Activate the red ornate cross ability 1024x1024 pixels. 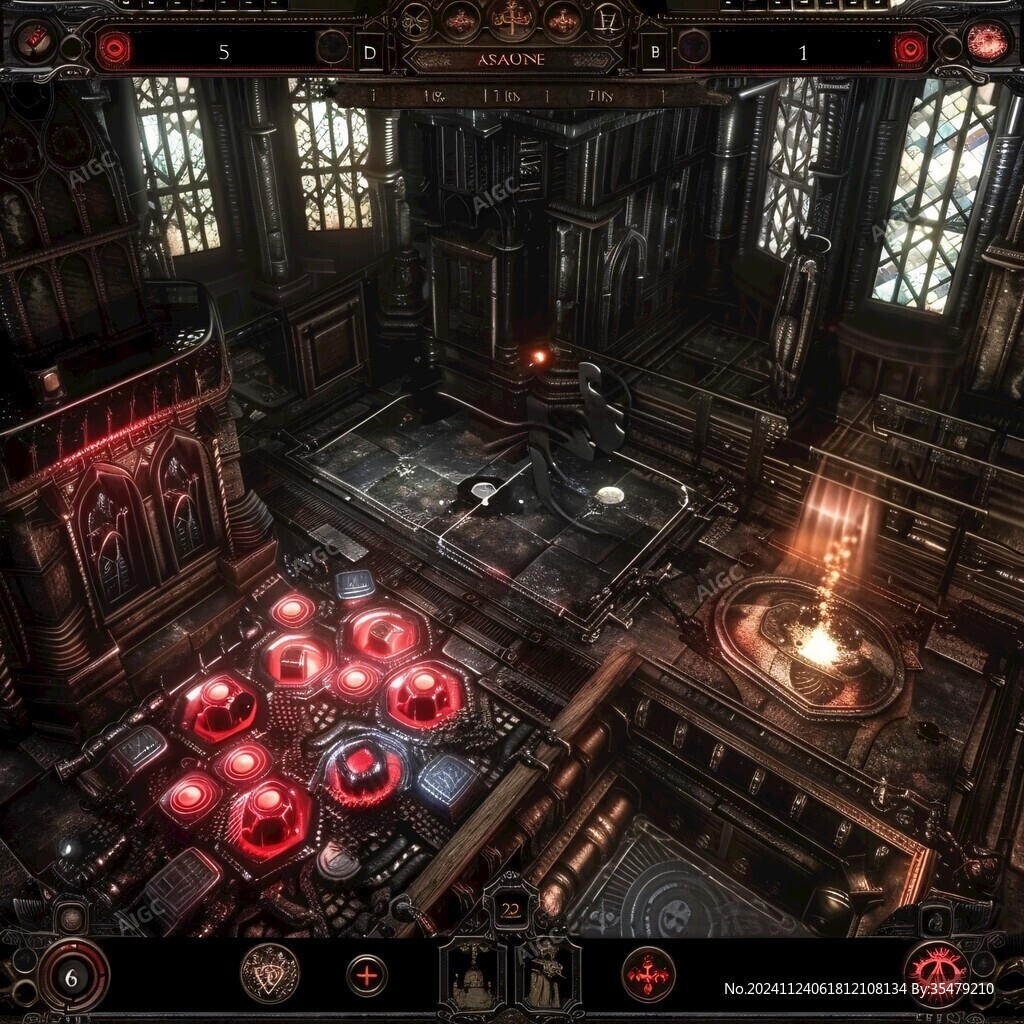pyautogui.click(x=648, y=974)
